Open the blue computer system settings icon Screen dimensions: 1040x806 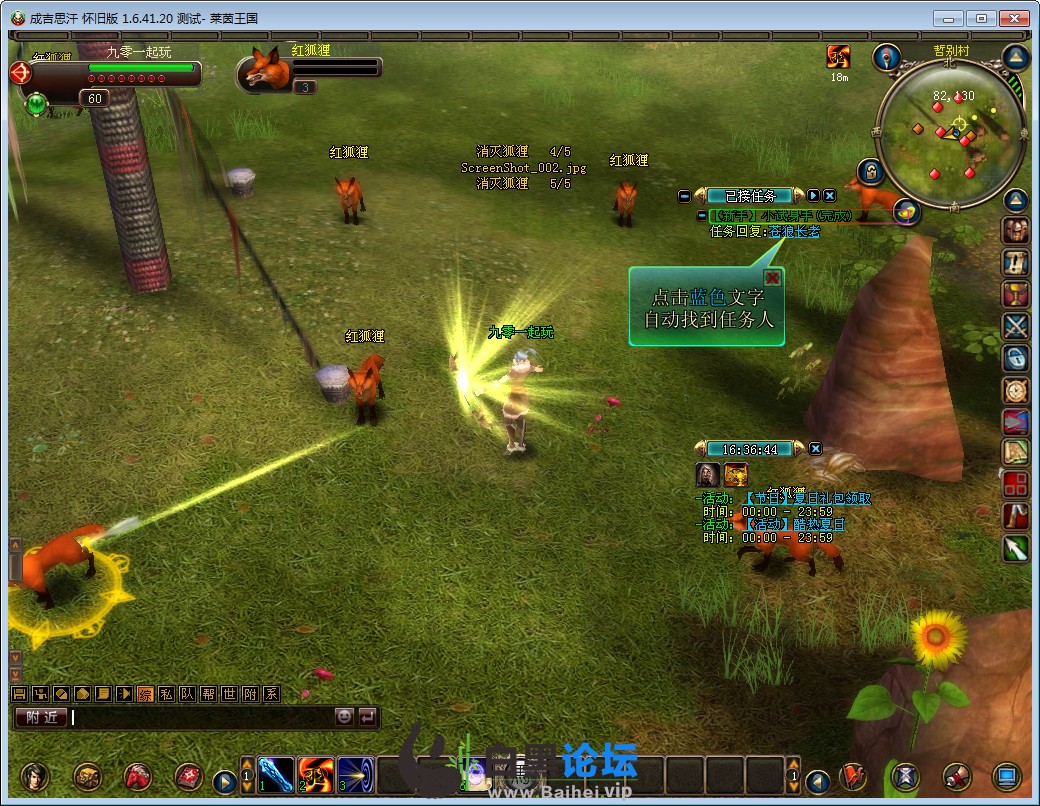click(1006, 776)
